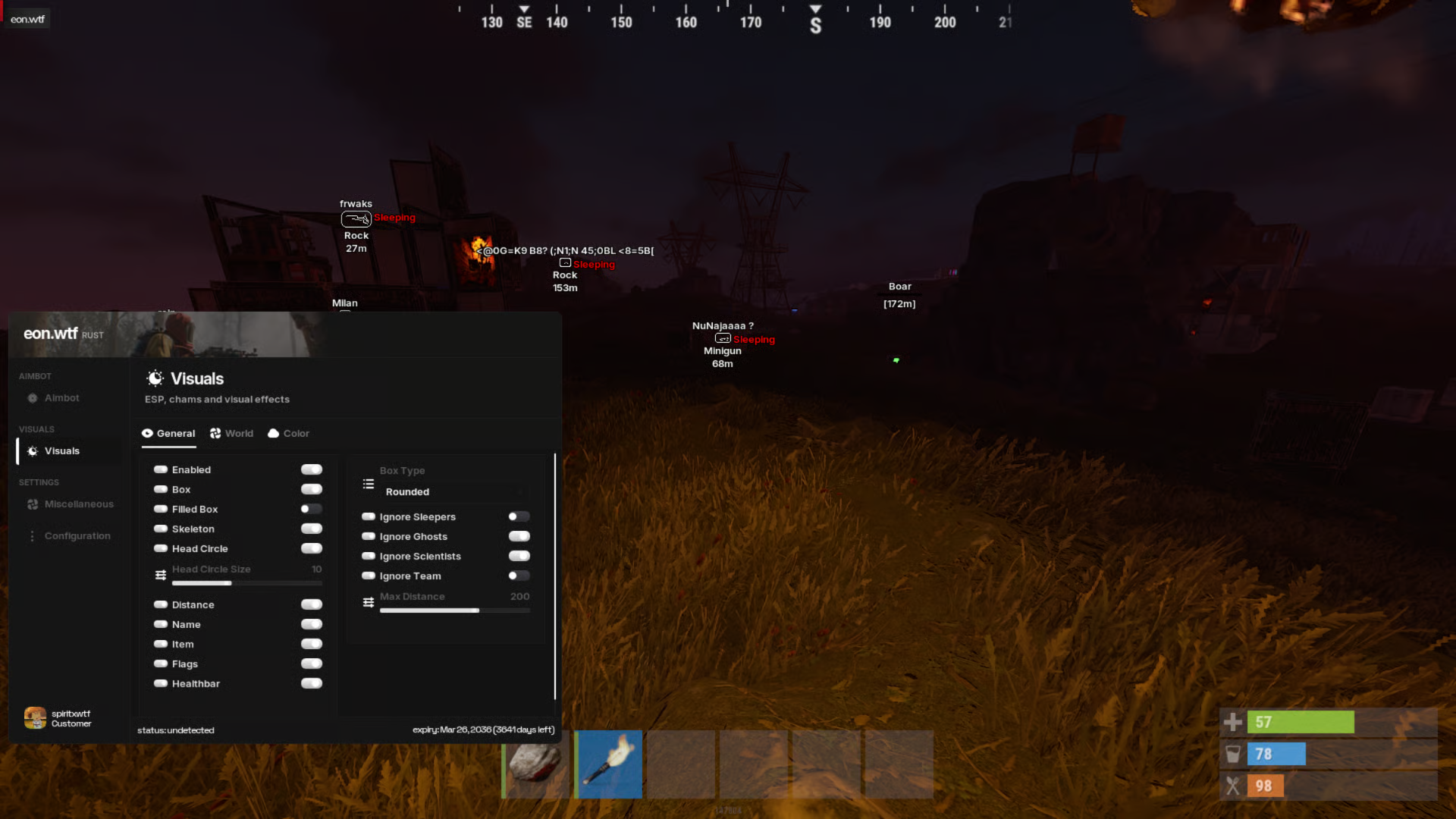Screen dimensions: 1456x819
Task: Click the Visuals sun icon in panel header
Action: point(155,378)
